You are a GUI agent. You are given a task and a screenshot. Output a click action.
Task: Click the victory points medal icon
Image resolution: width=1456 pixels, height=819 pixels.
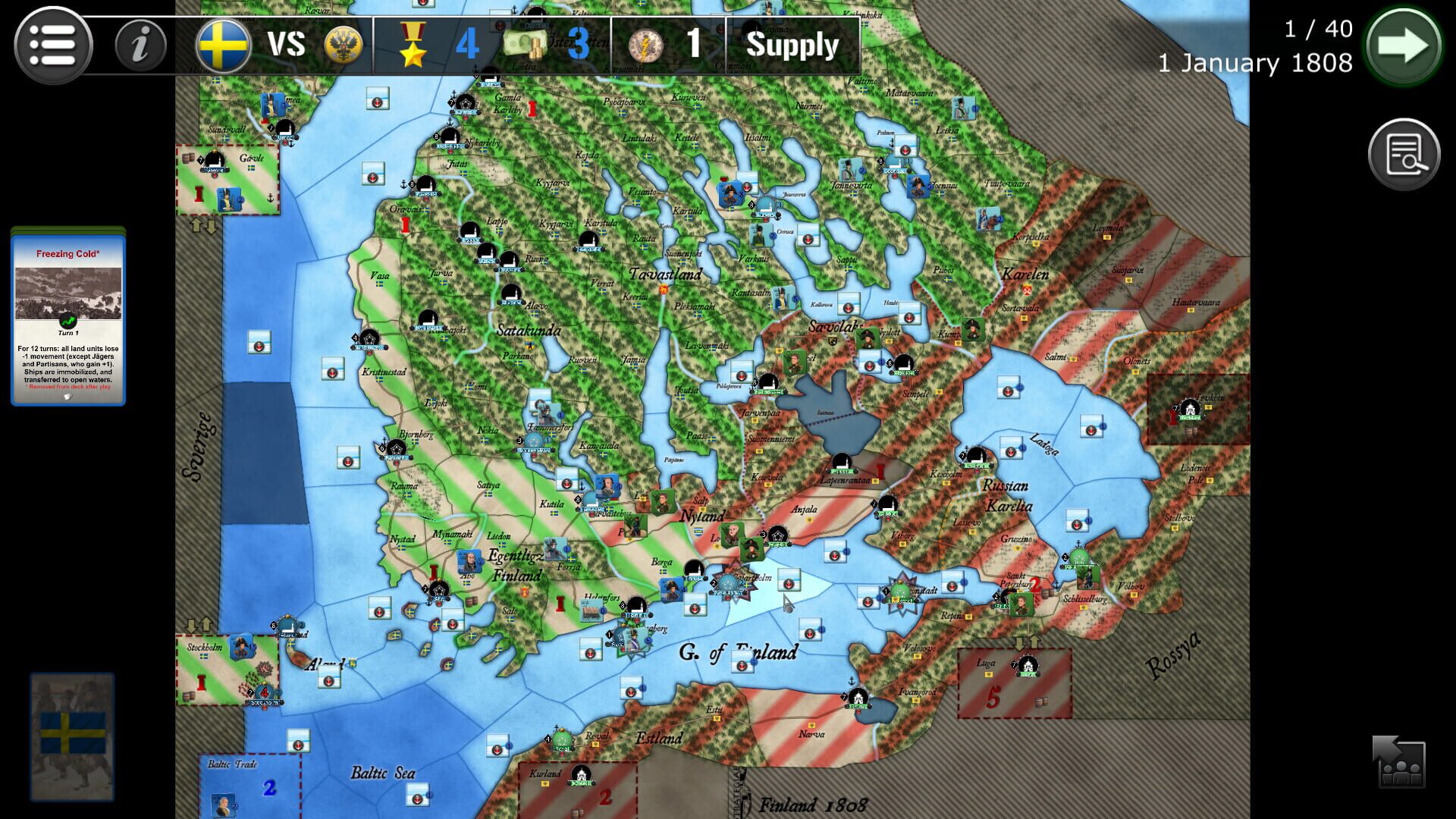410,44
